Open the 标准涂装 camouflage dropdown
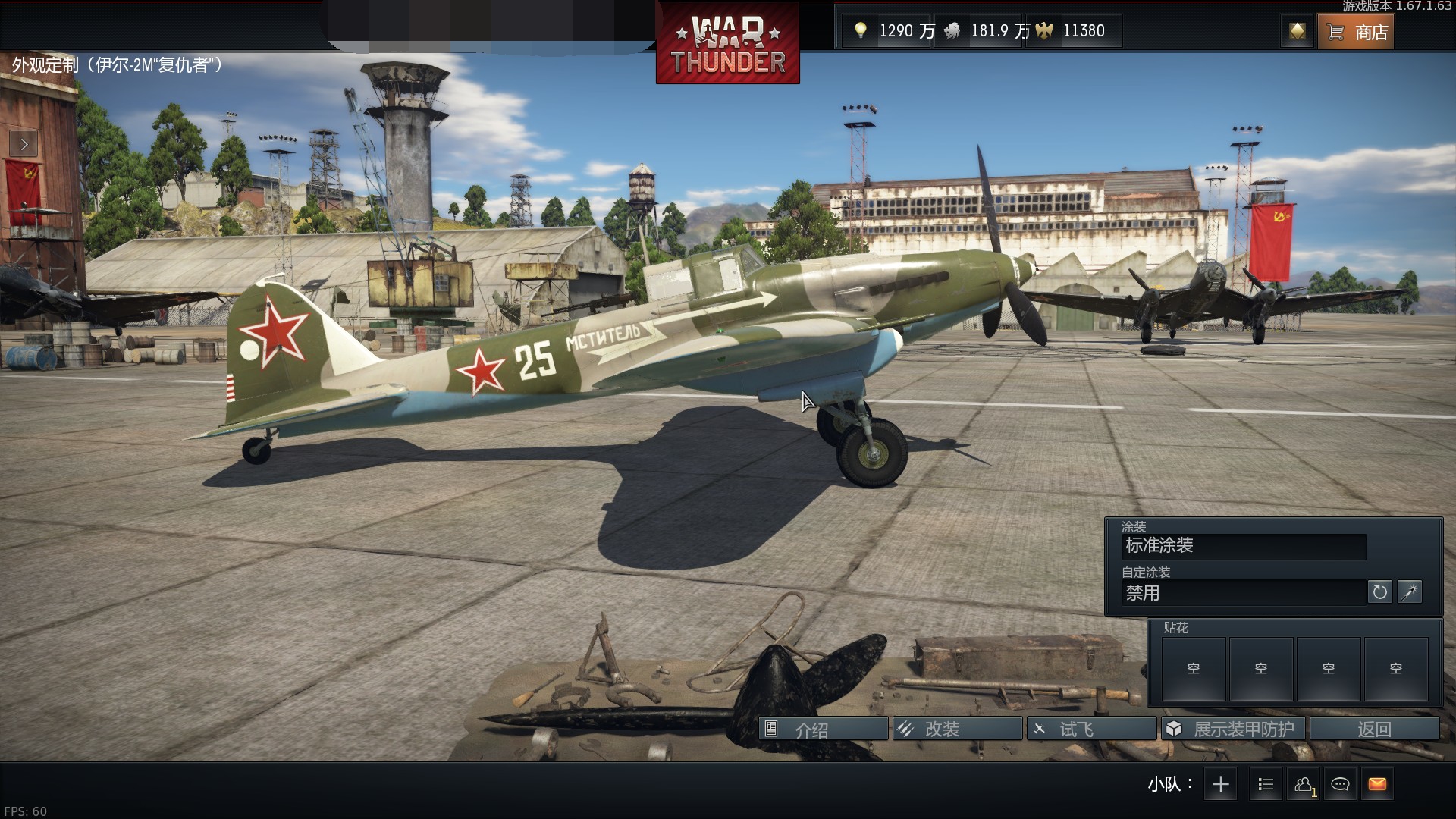1456x819 pixels. pos(1244,546)
